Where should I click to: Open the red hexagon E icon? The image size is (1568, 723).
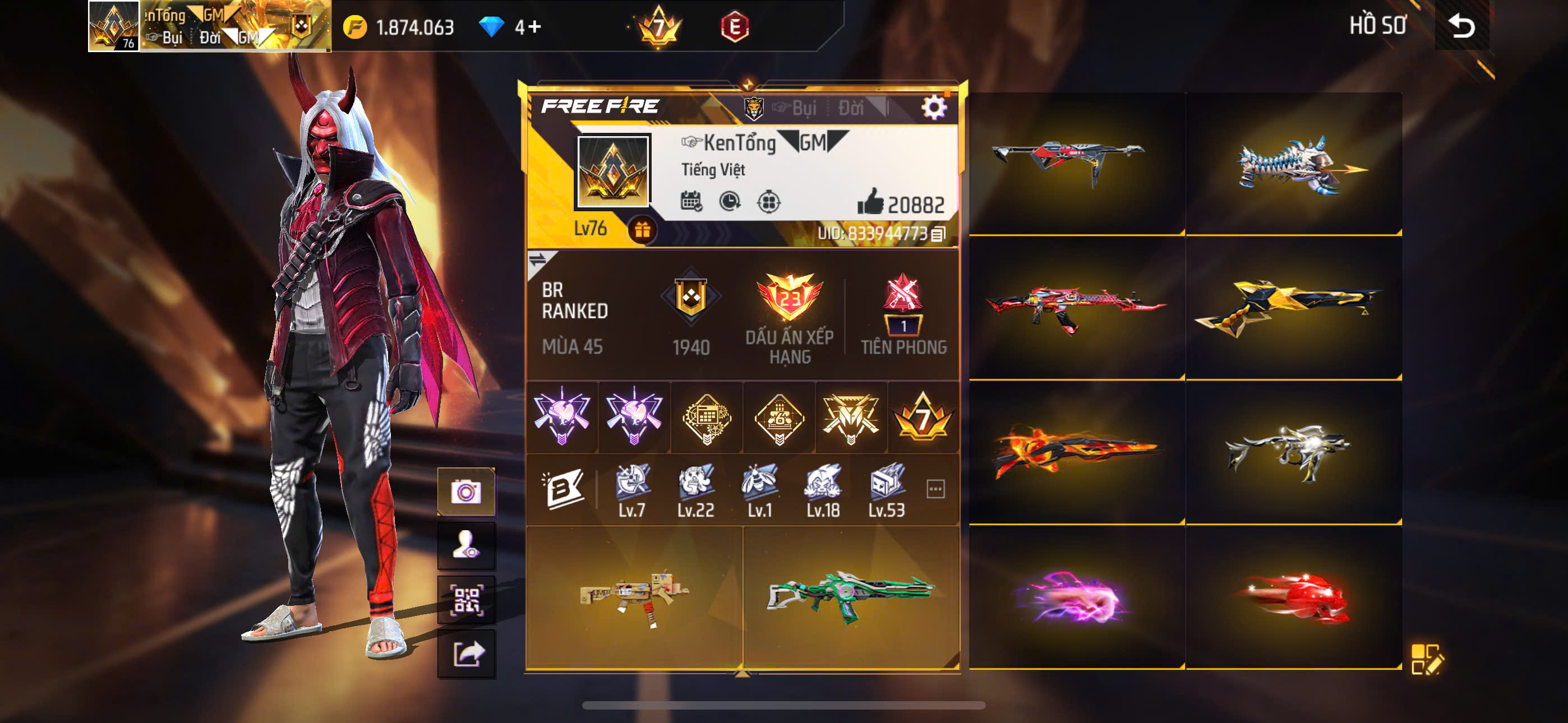coord(735,27)
